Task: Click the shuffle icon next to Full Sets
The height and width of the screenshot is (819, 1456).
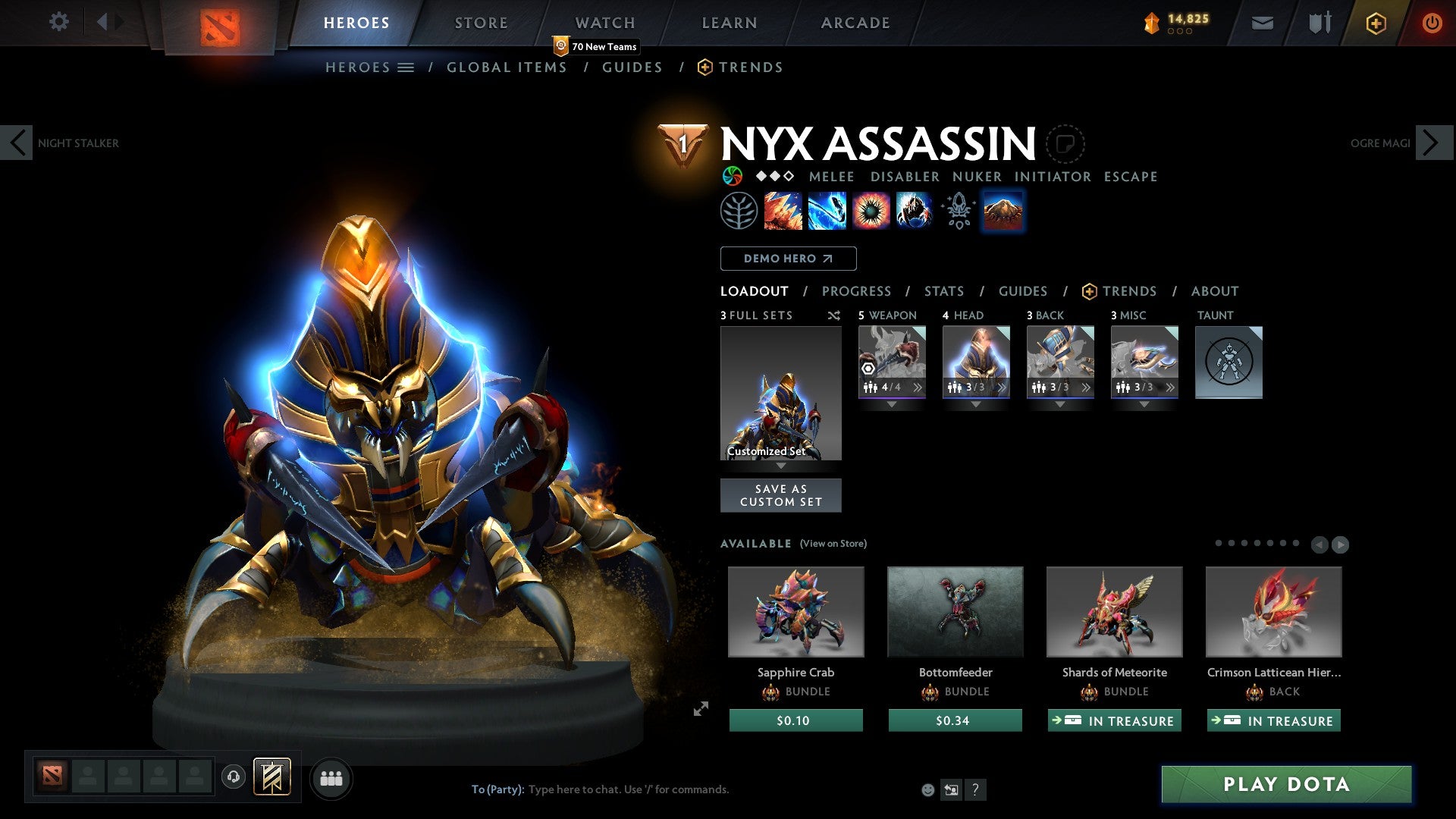Action: (833, 315)
